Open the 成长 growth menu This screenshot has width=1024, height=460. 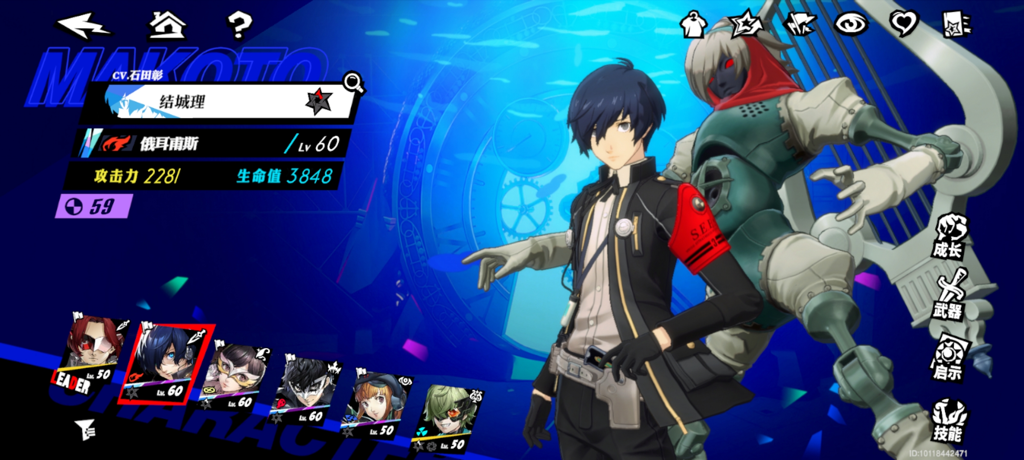(948, 236)
